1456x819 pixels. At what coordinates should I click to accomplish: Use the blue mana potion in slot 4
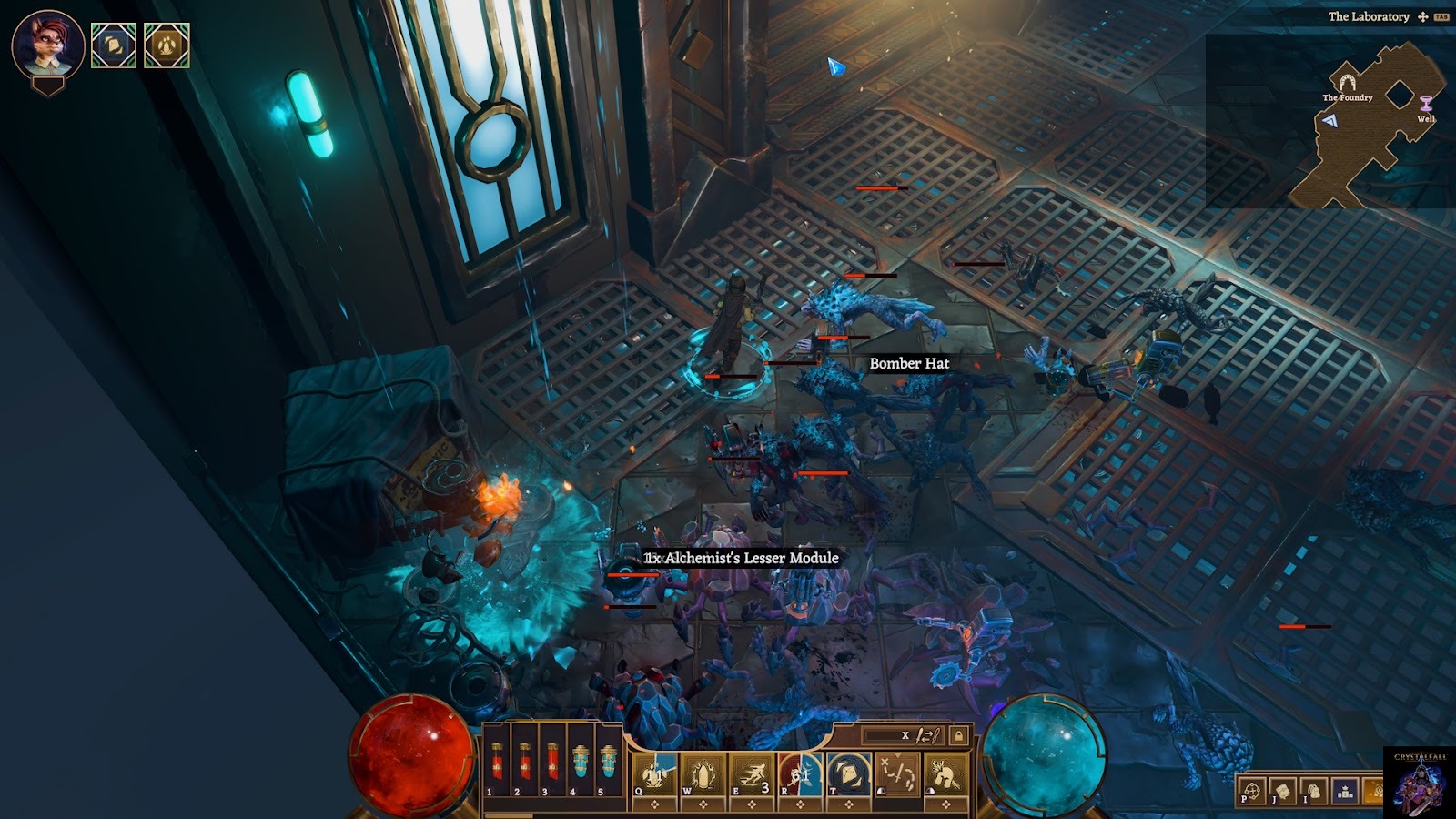(581, 761)
